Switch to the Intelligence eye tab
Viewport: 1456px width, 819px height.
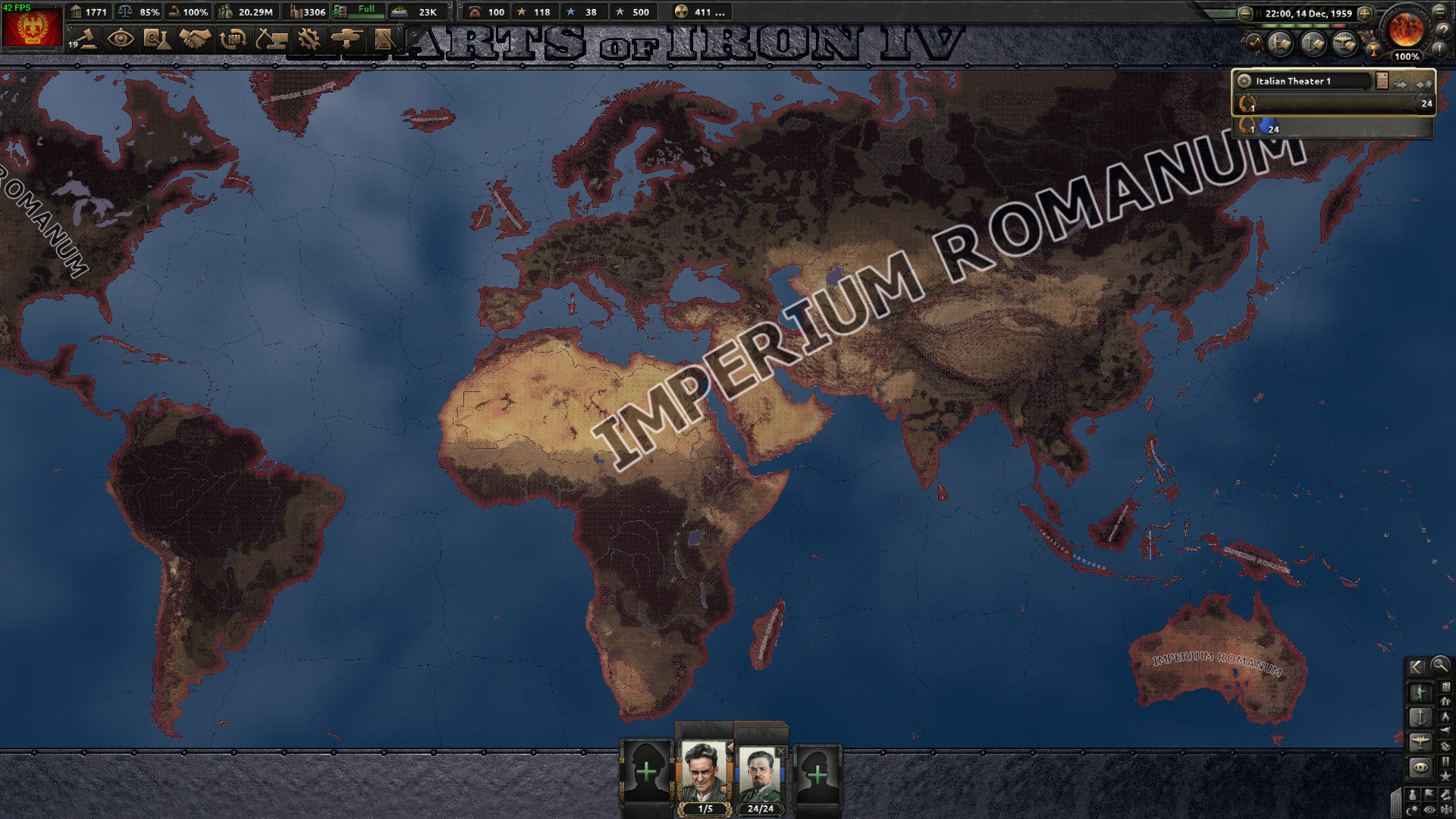[120, 40]
